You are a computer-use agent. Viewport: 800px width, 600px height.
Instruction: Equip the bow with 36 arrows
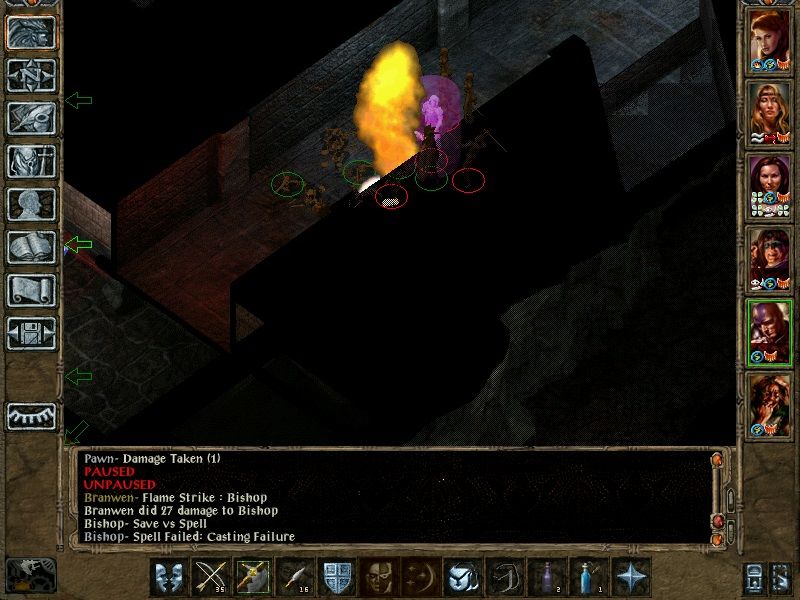[x=210, y=577]
